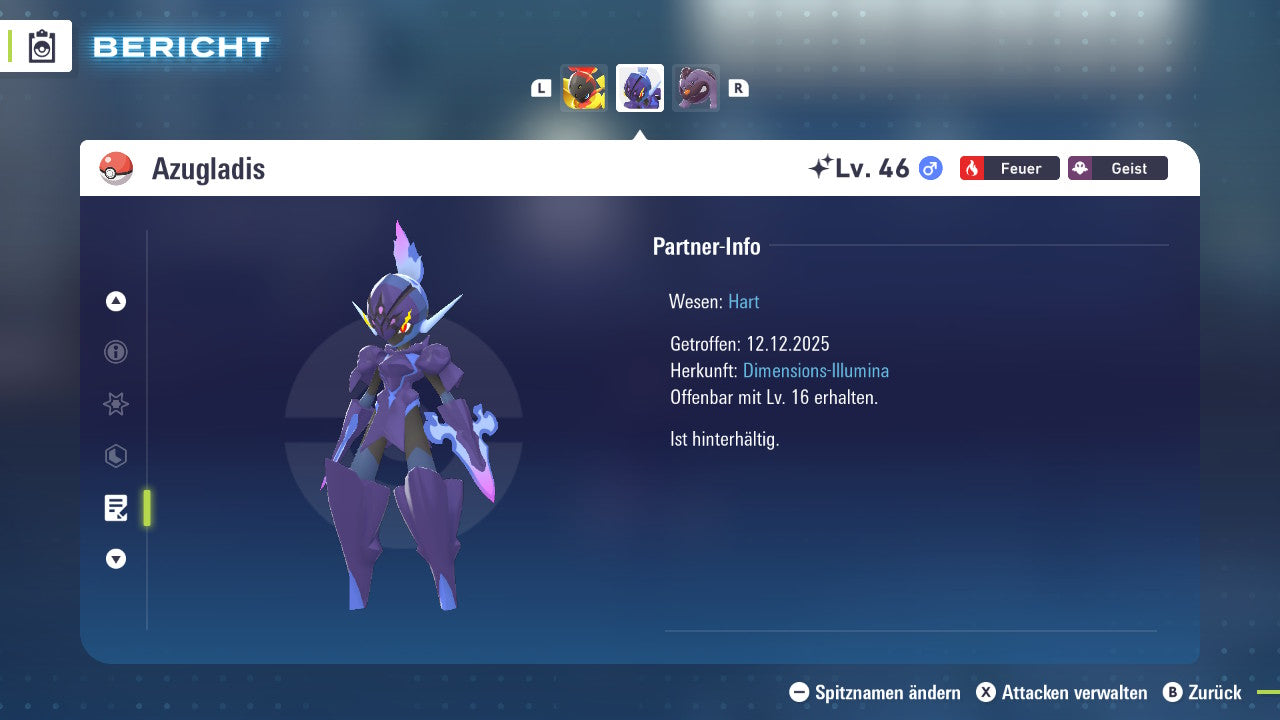Open the clipboard report icon top left
Screen dimensions: 1280x720
point(41,46)
